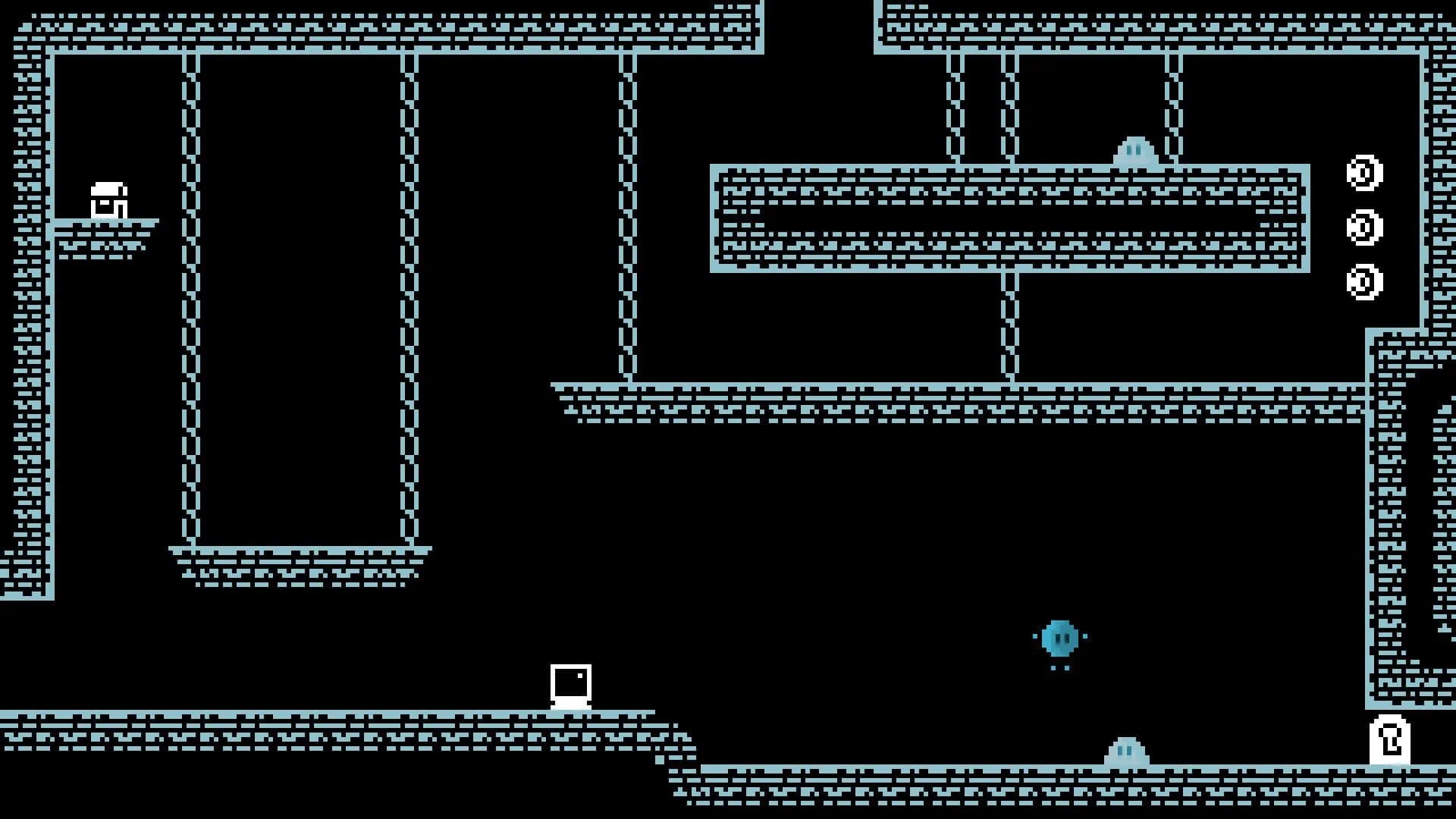Select the slime near the bottom floor

[1125, 751]
